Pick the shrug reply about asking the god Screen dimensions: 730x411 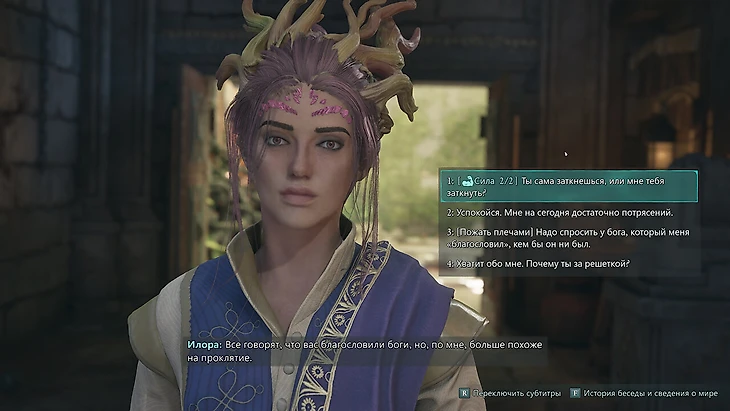click(x=567, y=238)
